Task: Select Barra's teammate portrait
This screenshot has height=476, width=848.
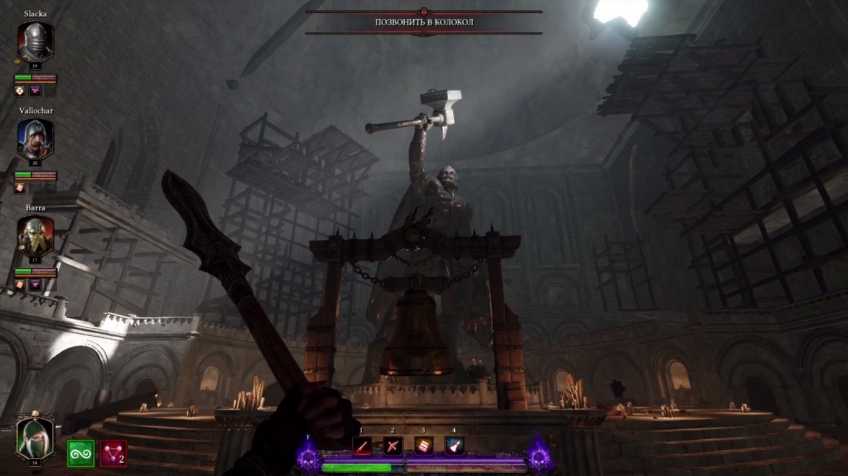Action: pyautogui.click(x=35, y=235)
